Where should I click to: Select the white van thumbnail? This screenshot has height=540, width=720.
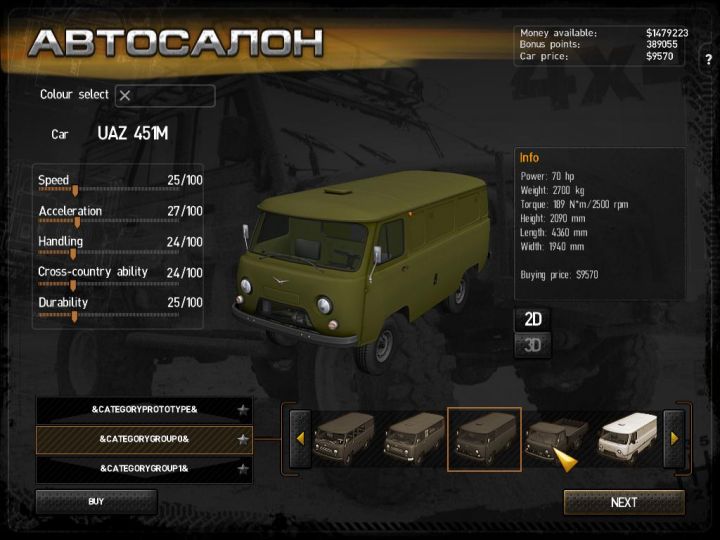pos(626,439)
